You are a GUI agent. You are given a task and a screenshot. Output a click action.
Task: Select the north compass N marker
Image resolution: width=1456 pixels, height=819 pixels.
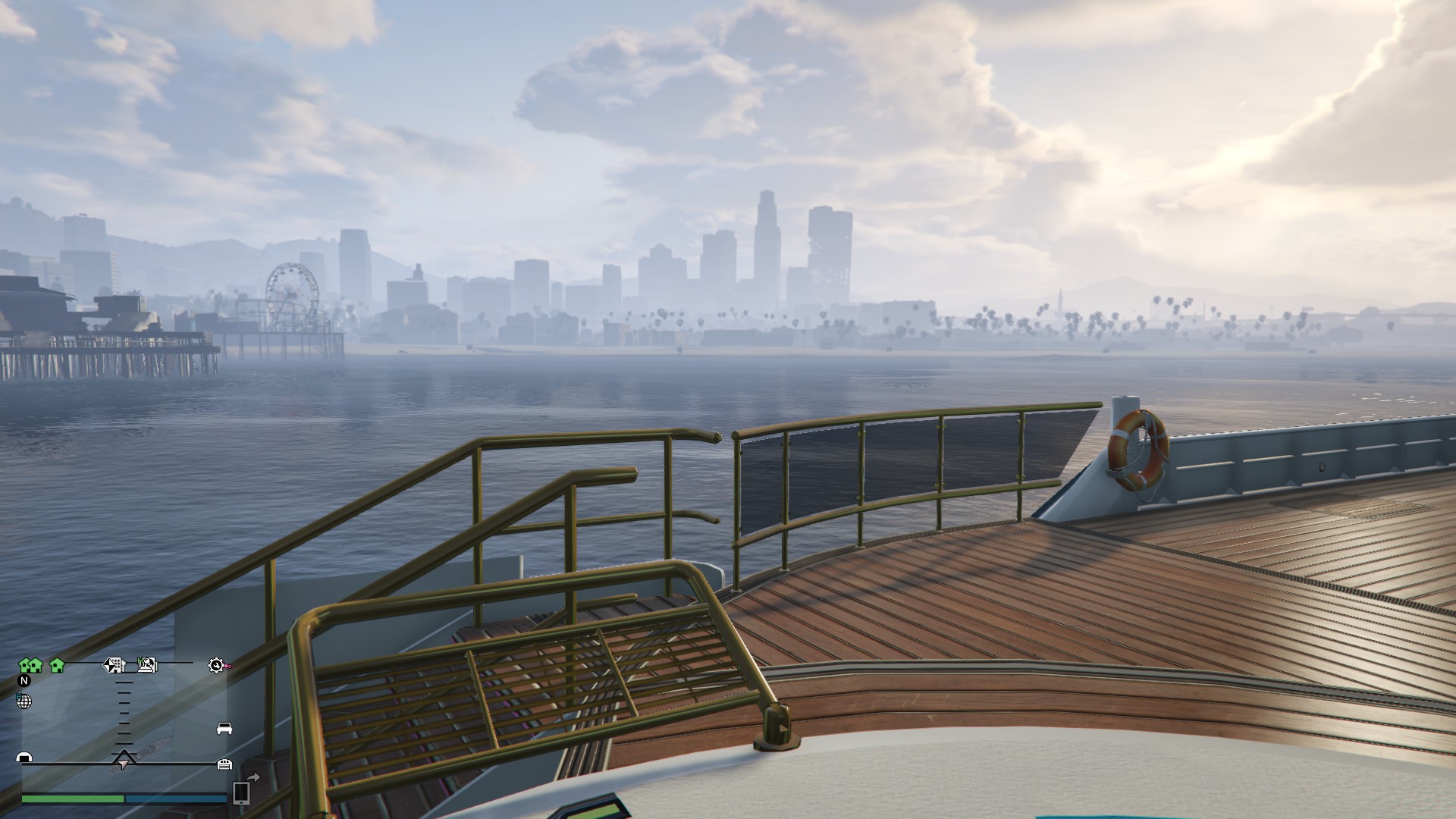(x=24, y=681)
